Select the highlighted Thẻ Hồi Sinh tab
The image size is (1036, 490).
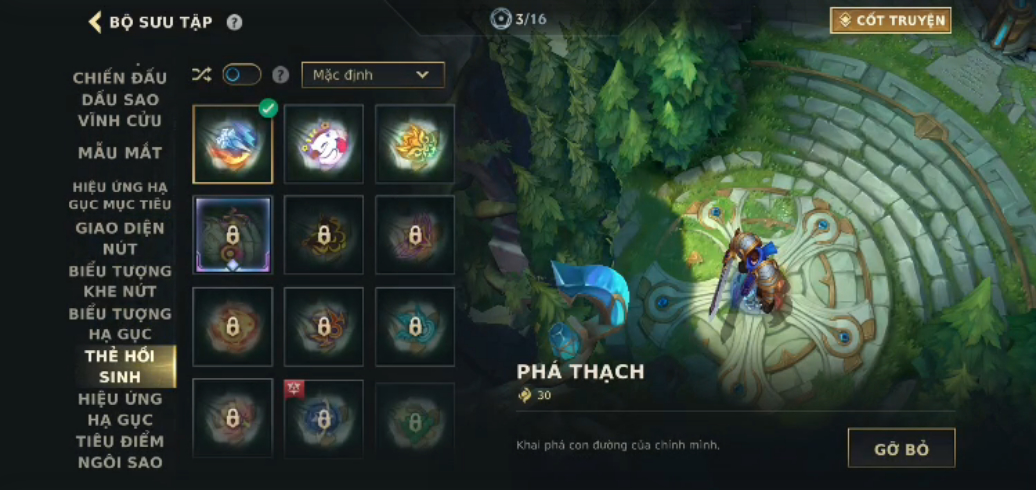point(120,367)
